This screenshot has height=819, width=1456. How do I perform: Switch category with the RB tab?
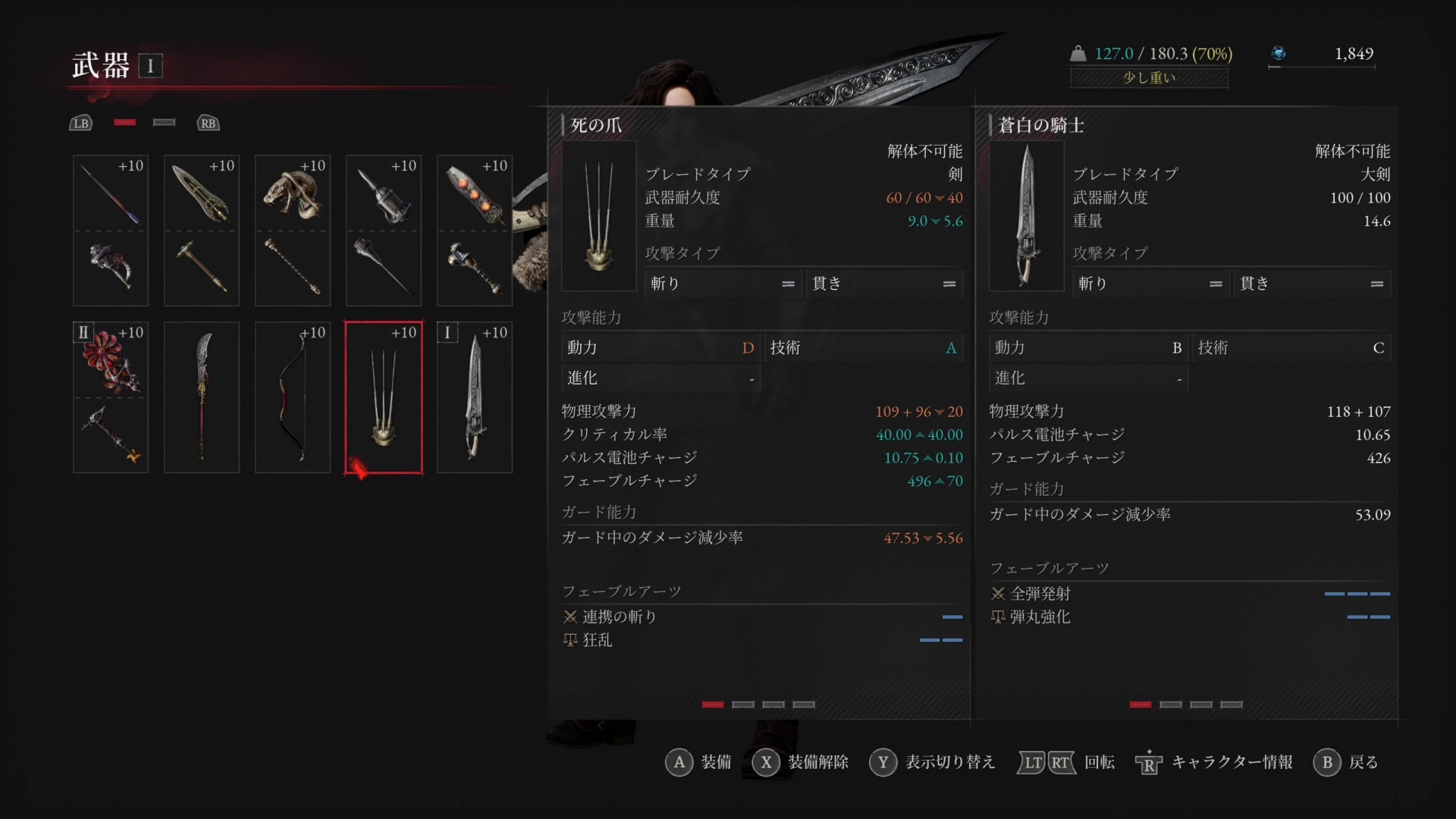pos(208,122)
